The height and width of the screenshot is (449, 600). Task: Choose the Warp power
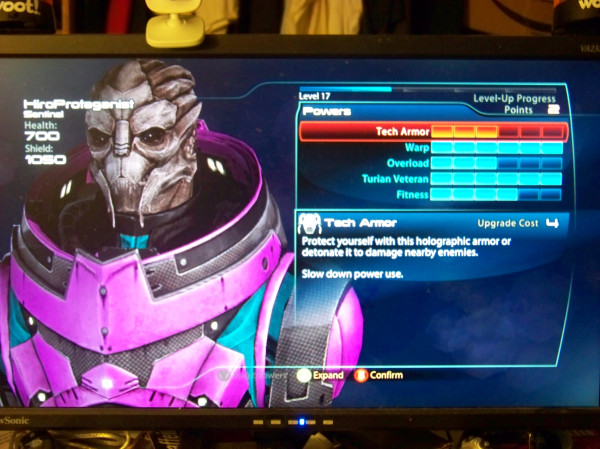(x=433, y=148)
